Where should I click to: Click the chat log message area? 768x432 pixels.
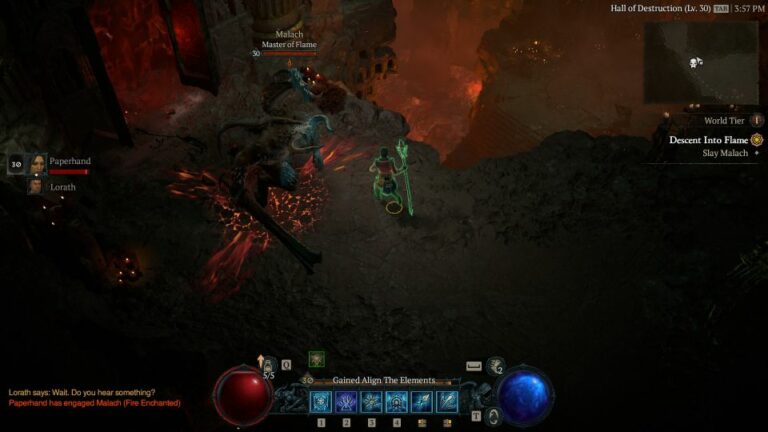click(95, 397)
